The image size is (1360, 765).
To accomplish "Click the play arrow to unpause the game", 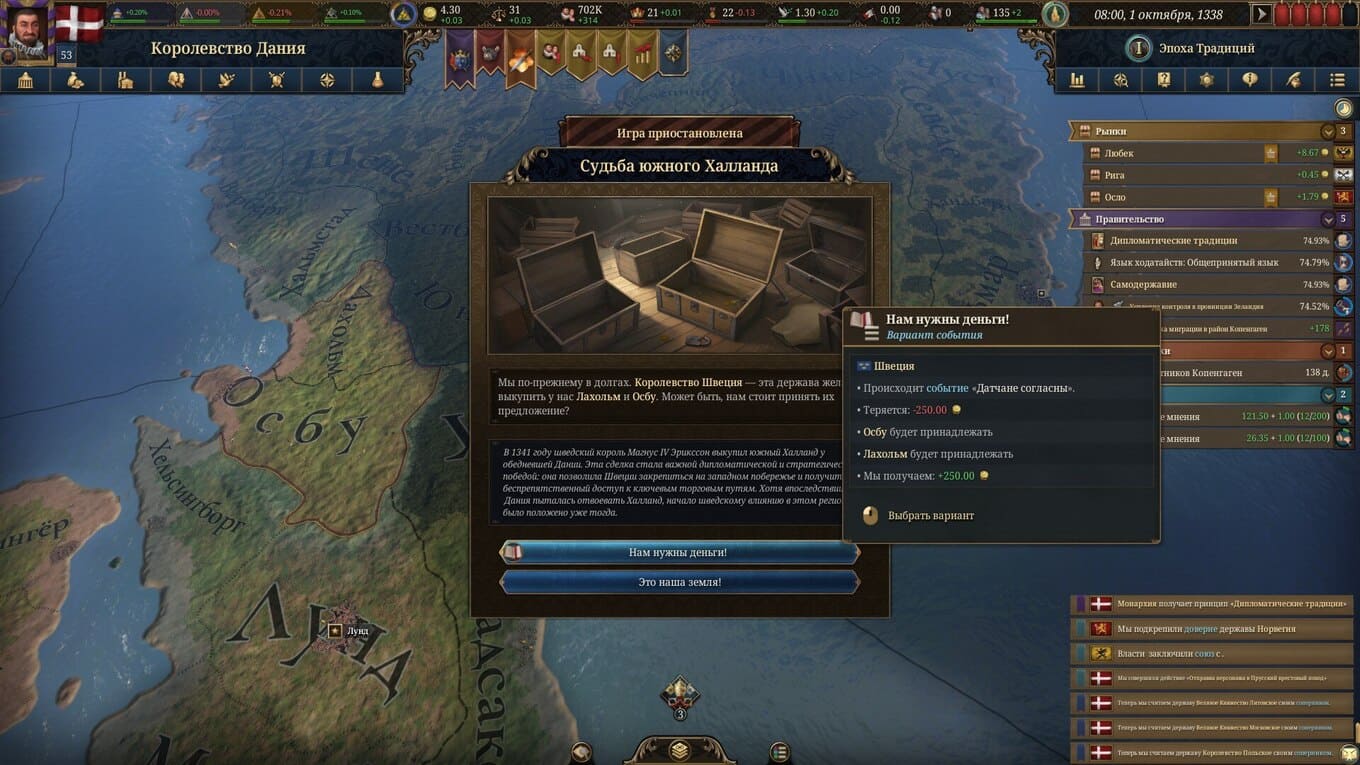I will point(1261,14).
